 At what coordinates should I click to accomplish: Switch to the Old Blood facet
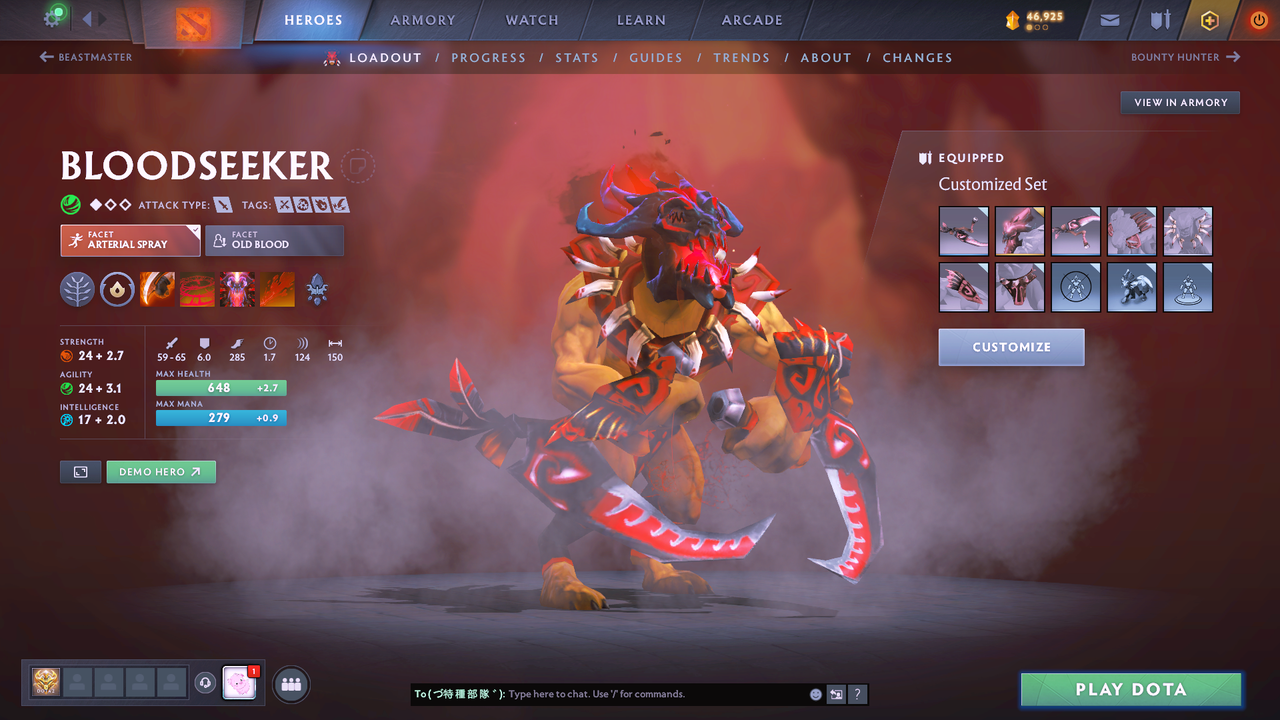pos(274,240)
